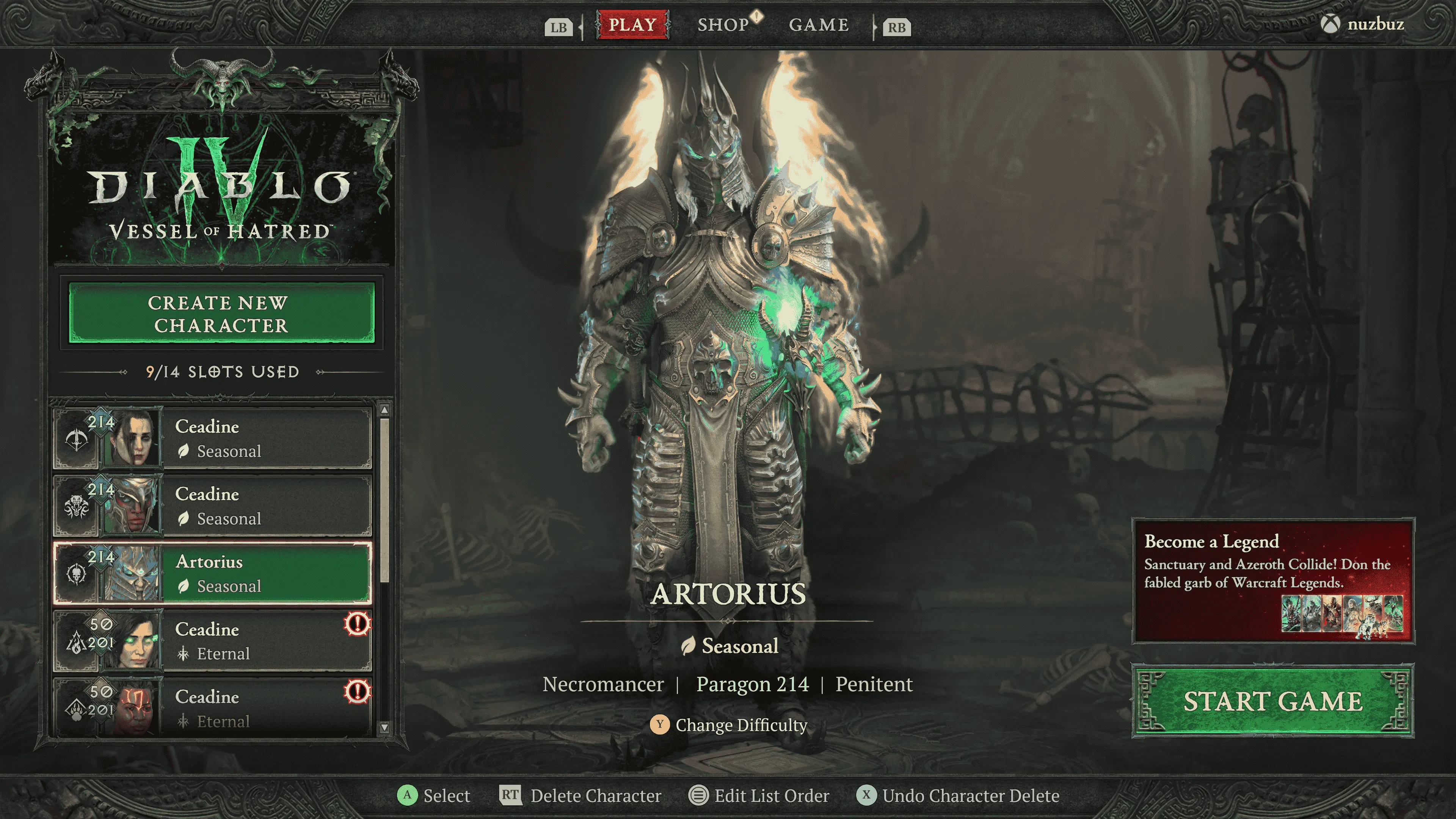
Task: Click the character list scroll-up arrow
Action: pos(384,409)
